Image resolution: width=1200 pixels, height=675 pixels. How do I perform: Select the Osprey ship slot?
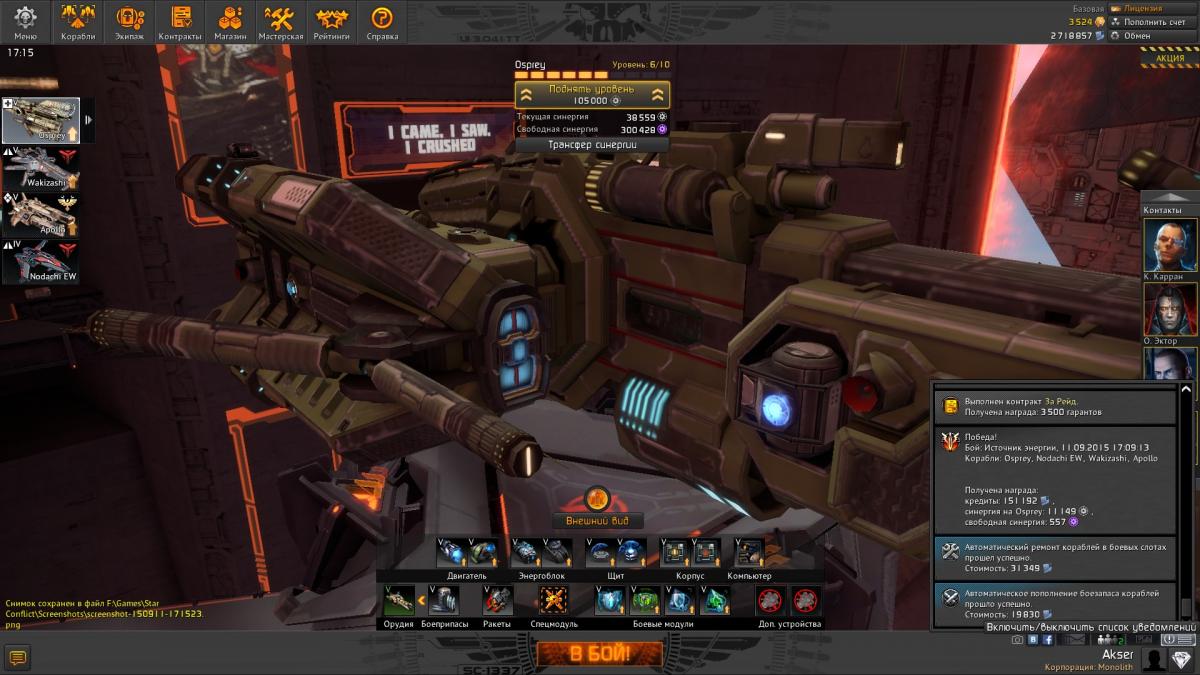pyautogui.click(x=41, y=120)
